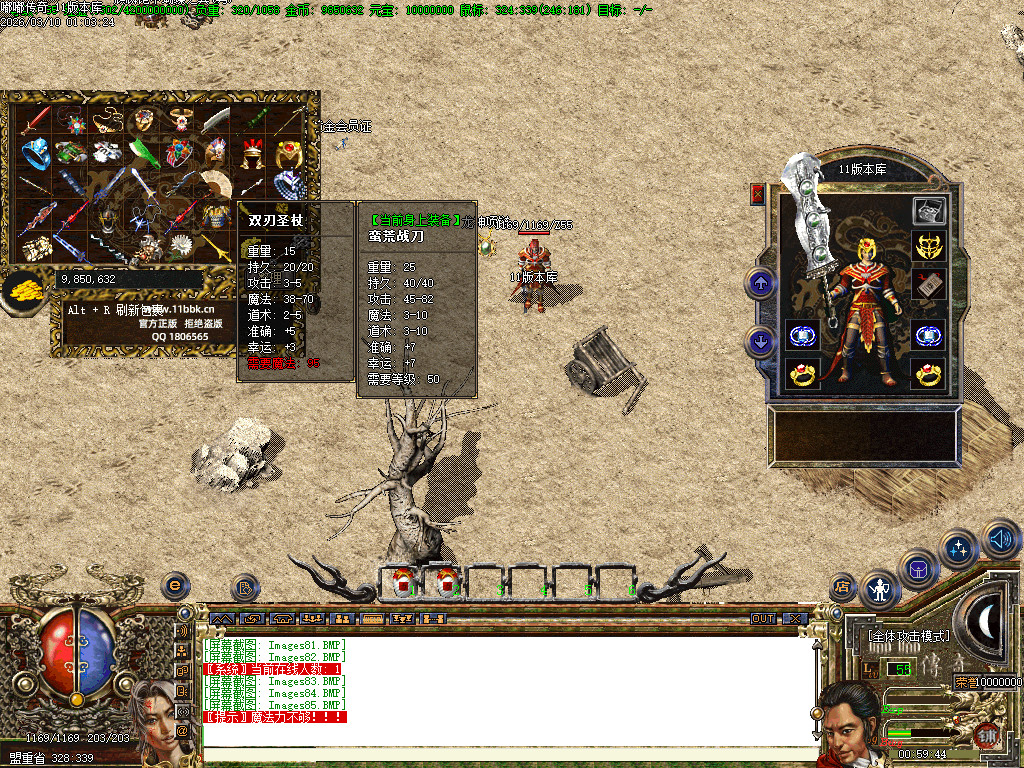Click the down arrow on equipment panel
This screenshot has height=768, width=1024.
coord(761,343)
